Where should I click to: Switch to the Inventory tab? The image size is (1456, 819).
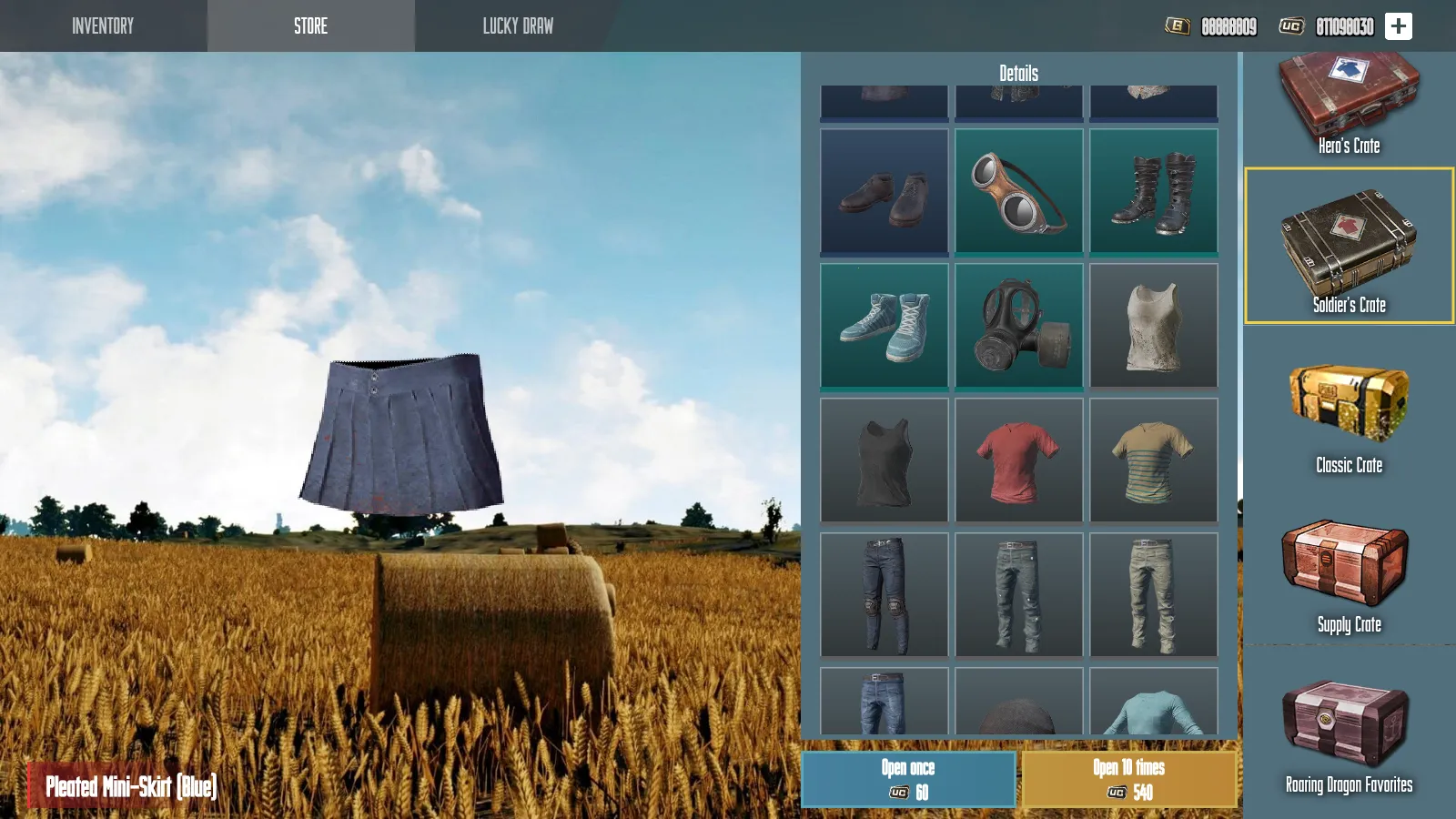pos(103,25)
